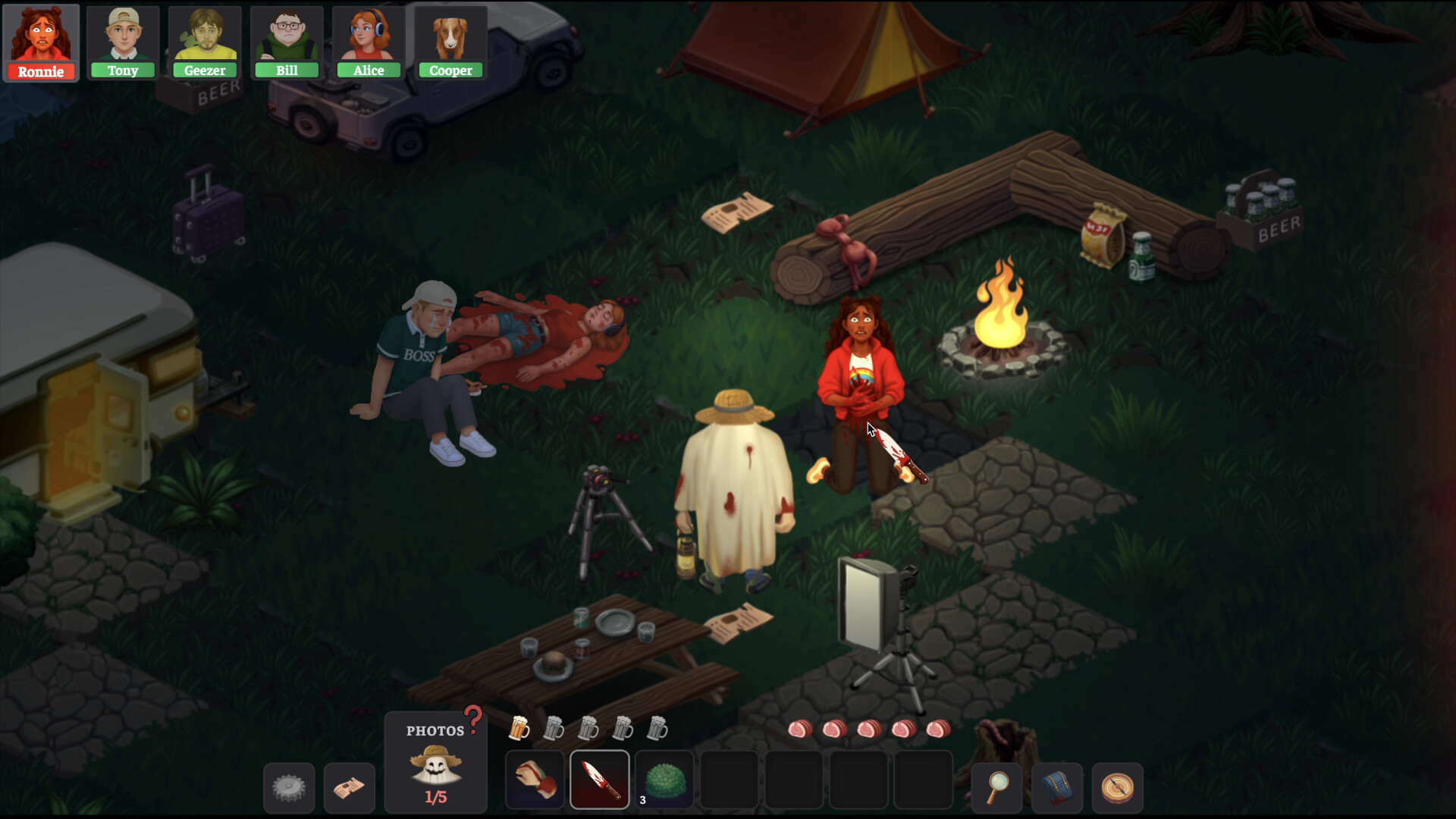Image resolution: width=1456 pixels, height=819 pixels.
Task: Click an empty inventory slot
Action: click(728, 779)
